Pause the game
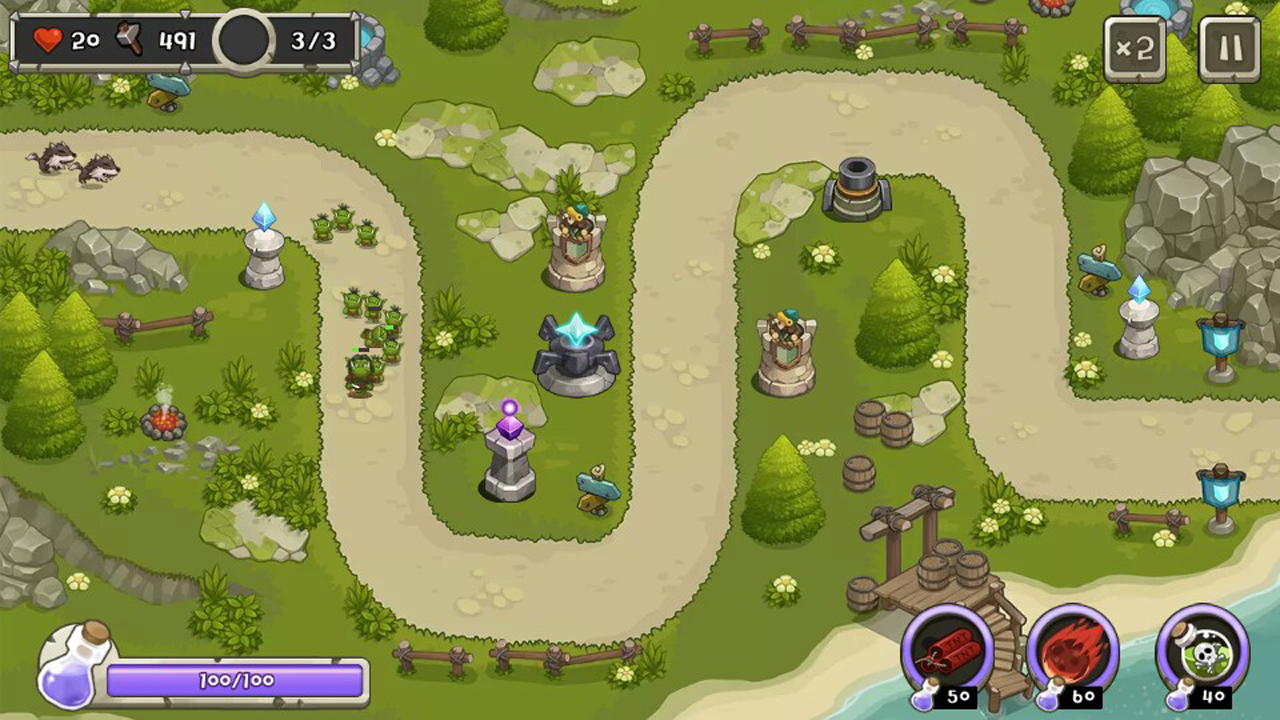1280x720 pixels. (x=1229, y=47)
